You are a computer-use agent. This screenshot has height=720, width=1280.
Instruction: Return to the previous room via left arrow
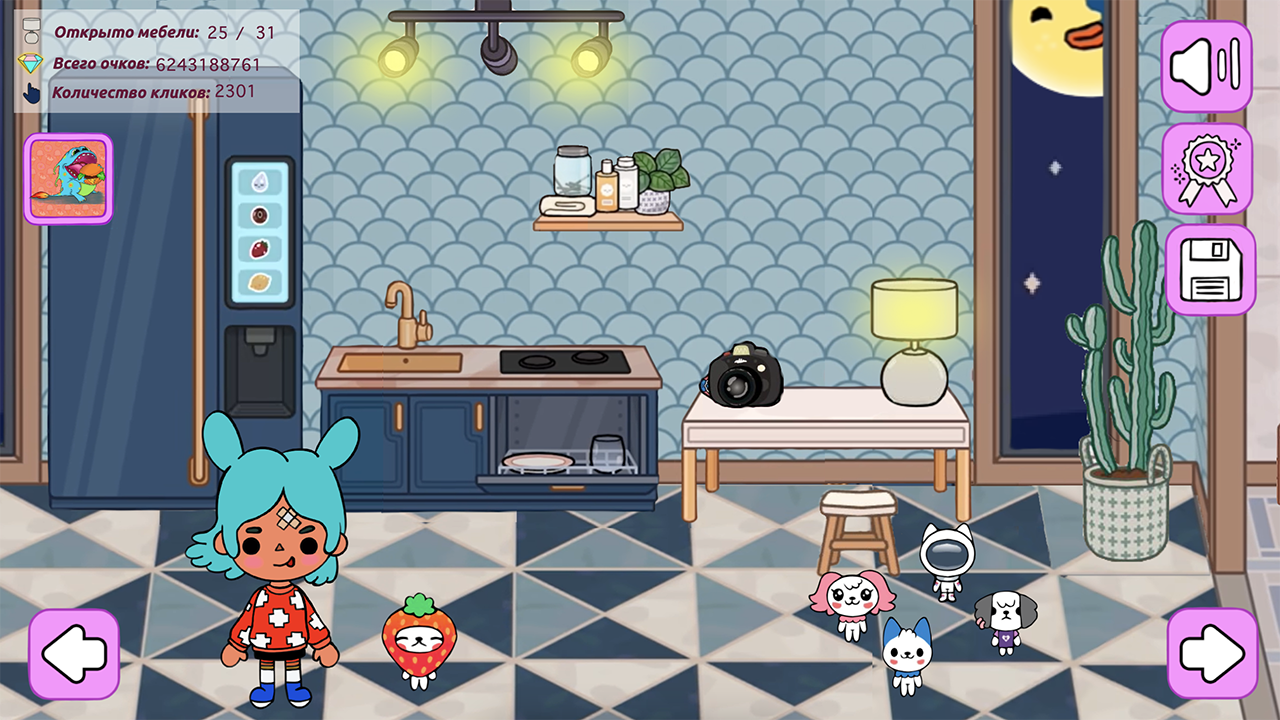(73, 652)
